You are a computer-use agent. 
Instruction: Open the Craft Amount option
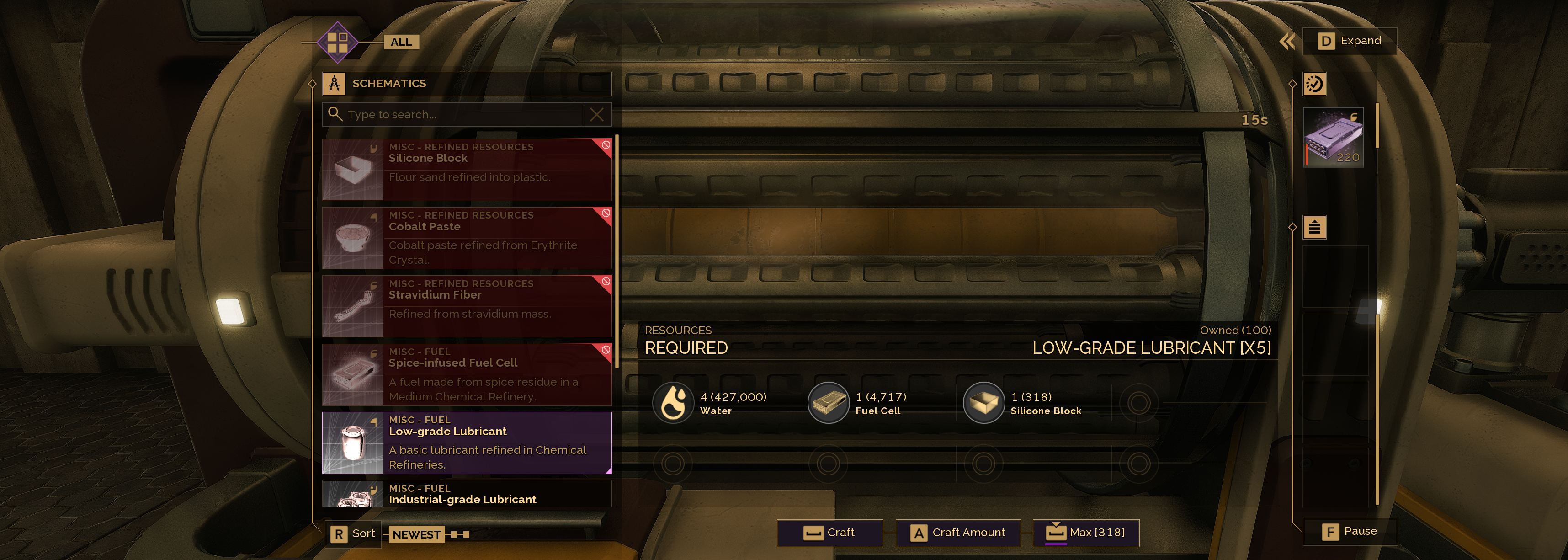[x=957, y=533]
